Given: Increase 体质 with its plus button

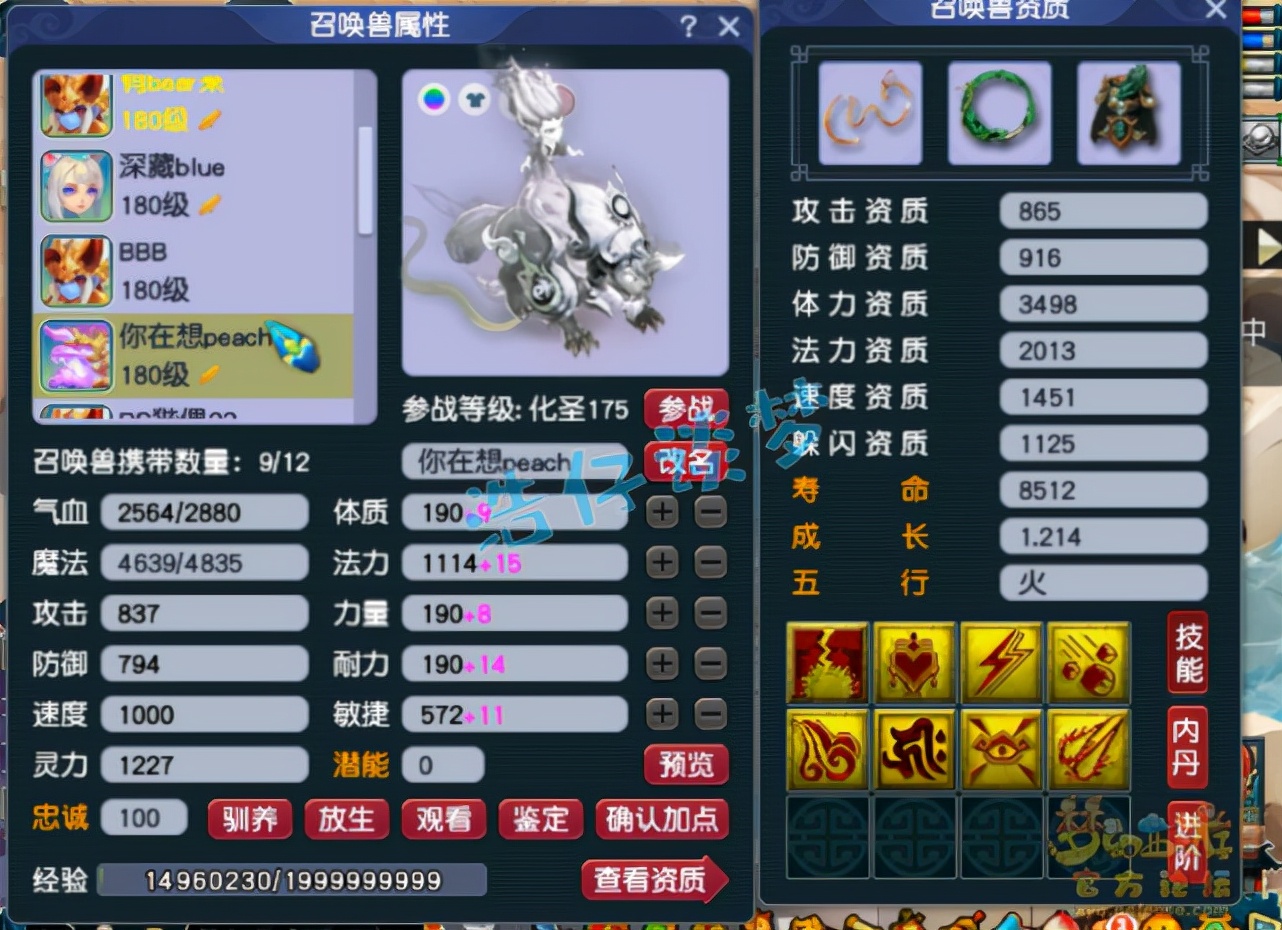Looking at the screenshot, I should 661,512.
